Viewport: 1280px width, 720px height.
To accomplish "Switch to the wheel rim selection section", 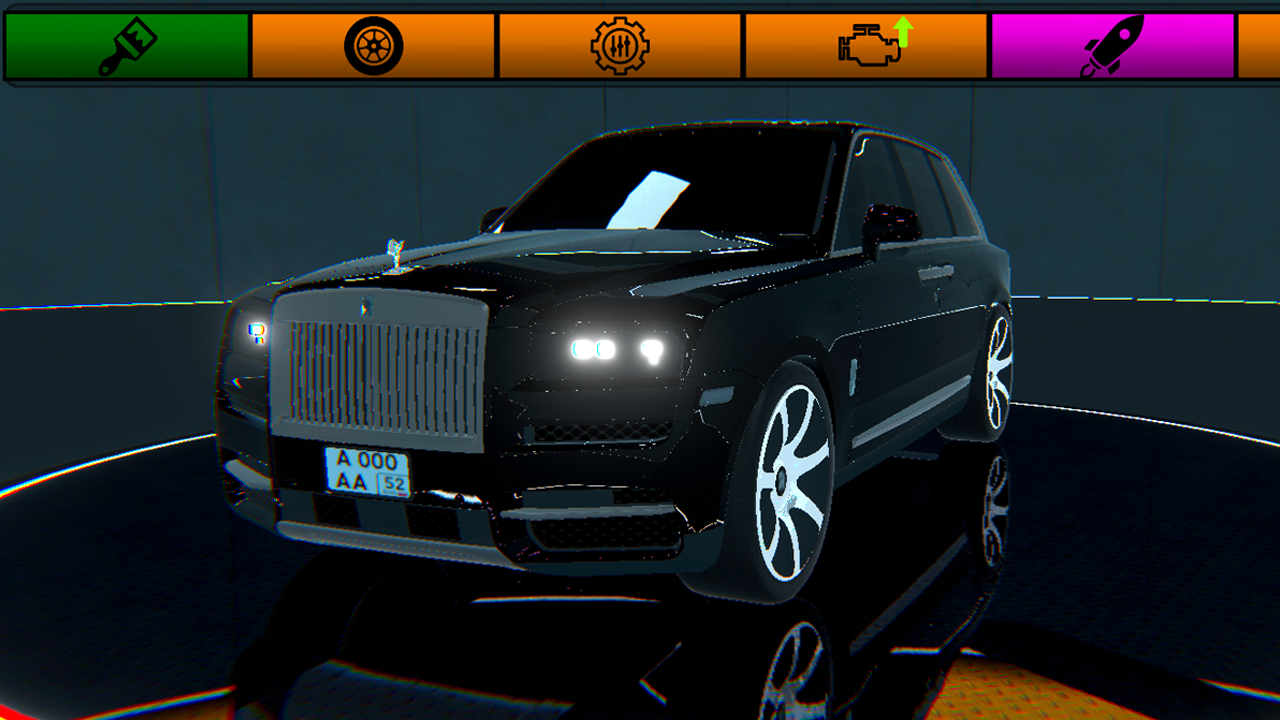I will click(373, 43).
